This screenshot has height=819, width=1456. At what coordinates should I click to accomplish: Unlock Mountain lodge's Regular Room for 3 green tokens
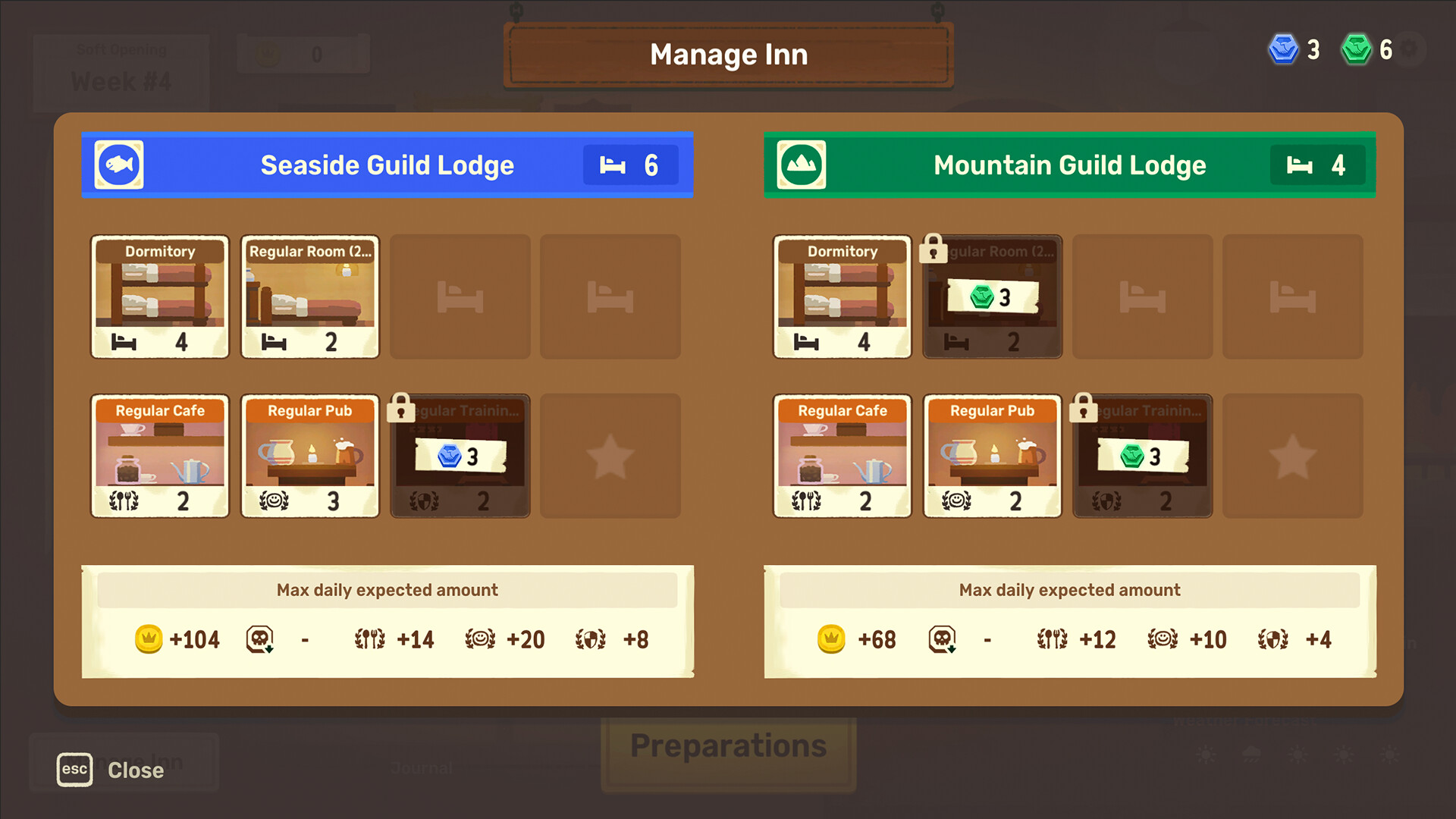(992, 297)
